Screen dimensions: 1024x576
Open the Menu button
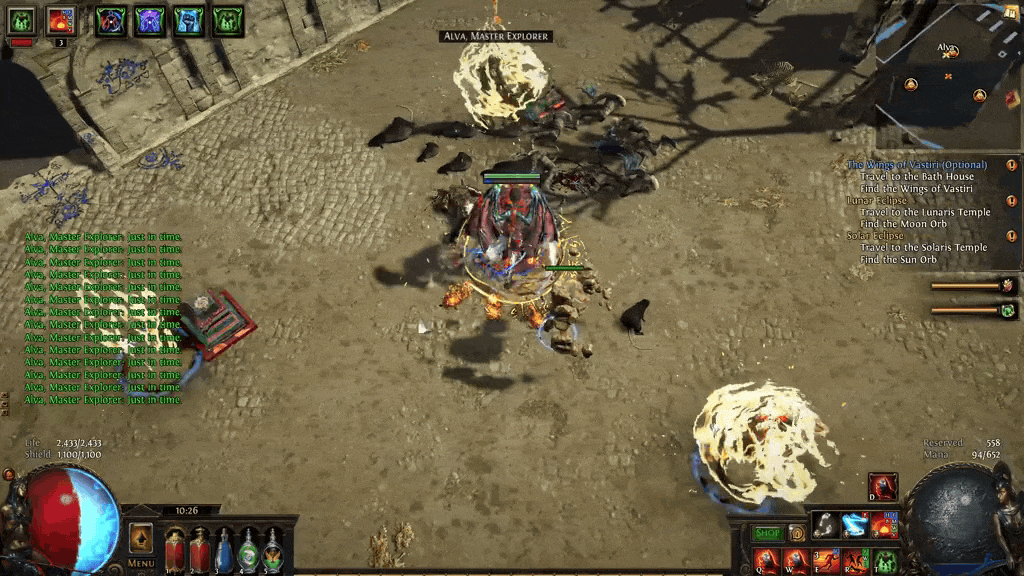click(x=141, y=563)
